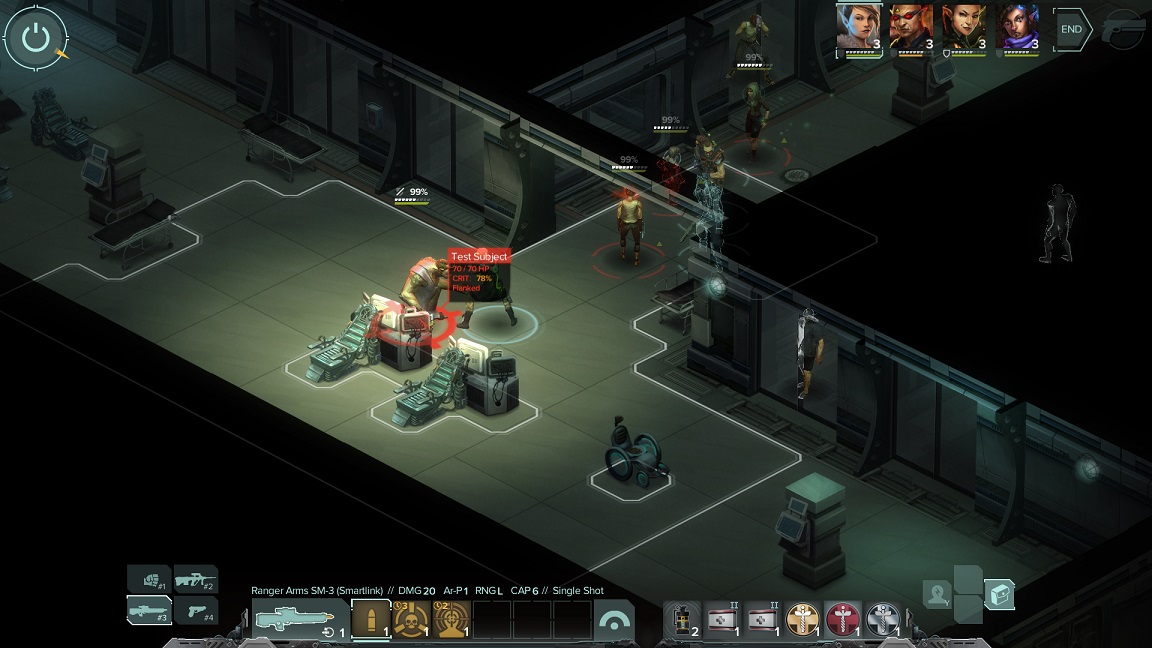Viewport: 1152px width, 648px height.
Task: Choose sniper rifle weapon slot #3
Action: click(x=149, y=609)
